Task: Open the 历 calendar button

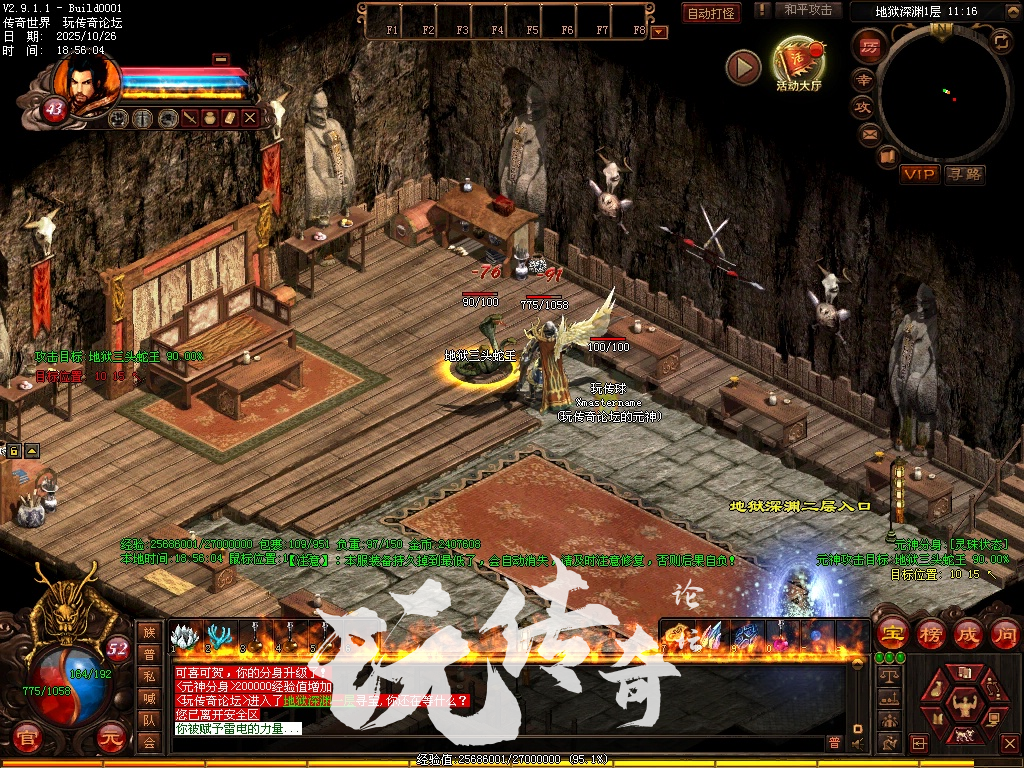Action: 868,46
